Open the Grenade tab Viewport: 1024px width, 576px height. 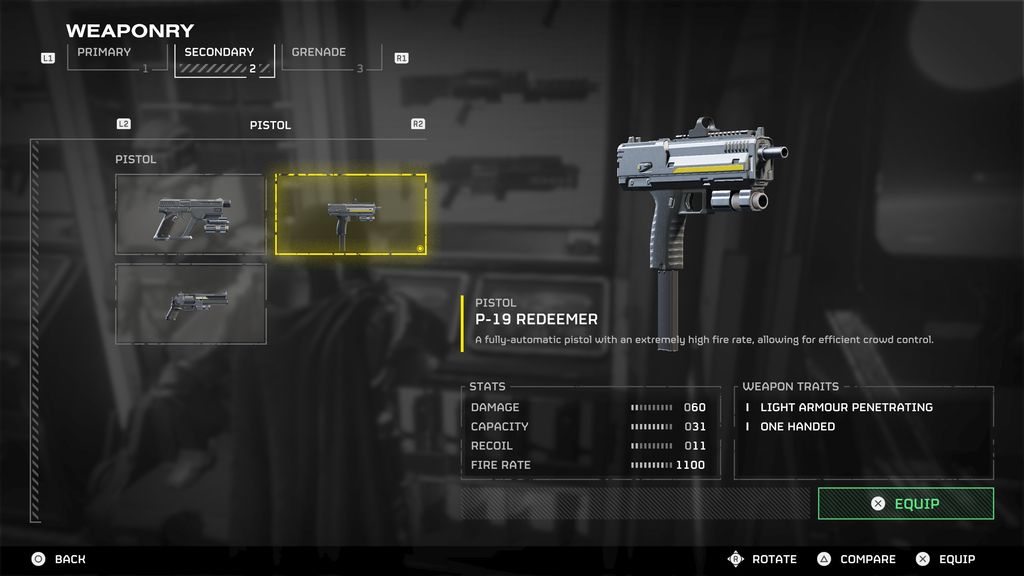coord(330,57)
